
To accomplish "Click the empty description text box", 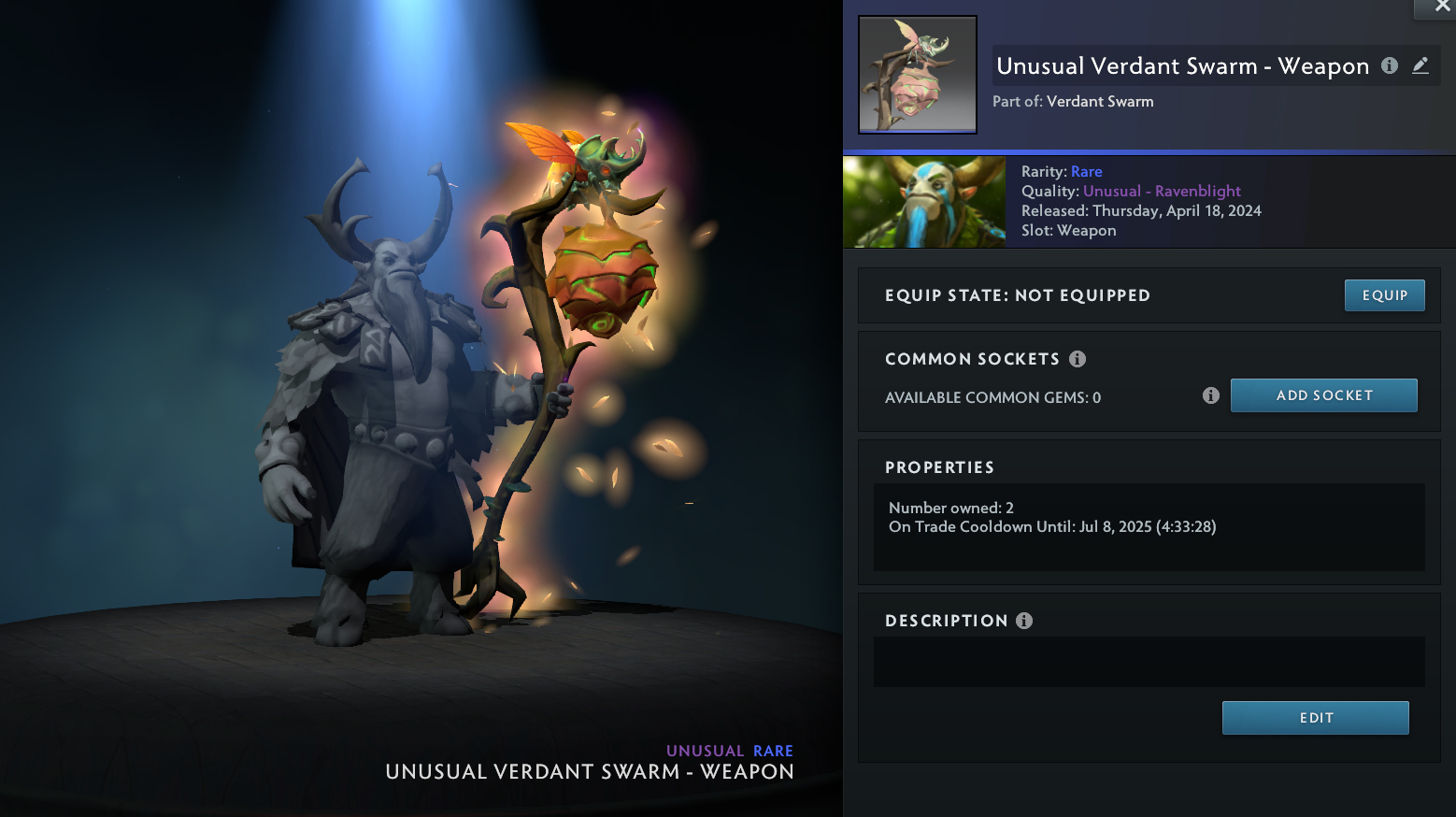I will click(1149, 662).
